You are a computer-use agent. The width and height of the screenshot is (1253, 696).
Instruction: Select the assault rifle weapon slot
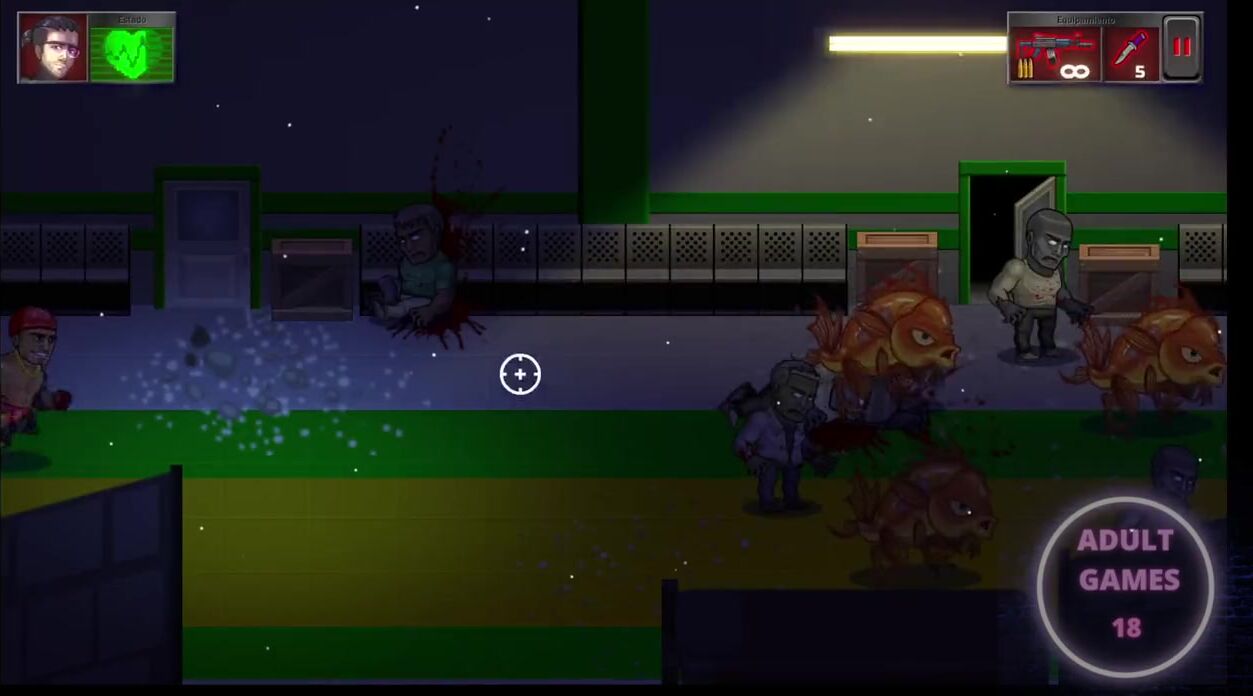[x=1055, y=54]
